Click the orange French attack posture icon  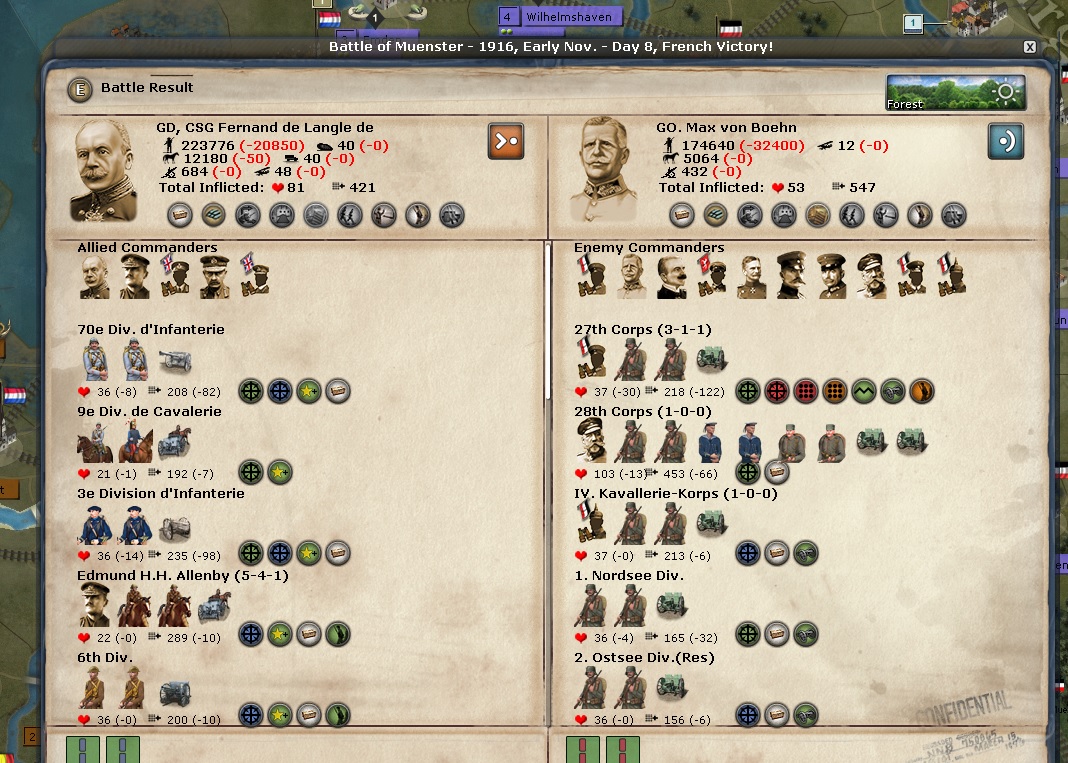(x=506, y=141)
